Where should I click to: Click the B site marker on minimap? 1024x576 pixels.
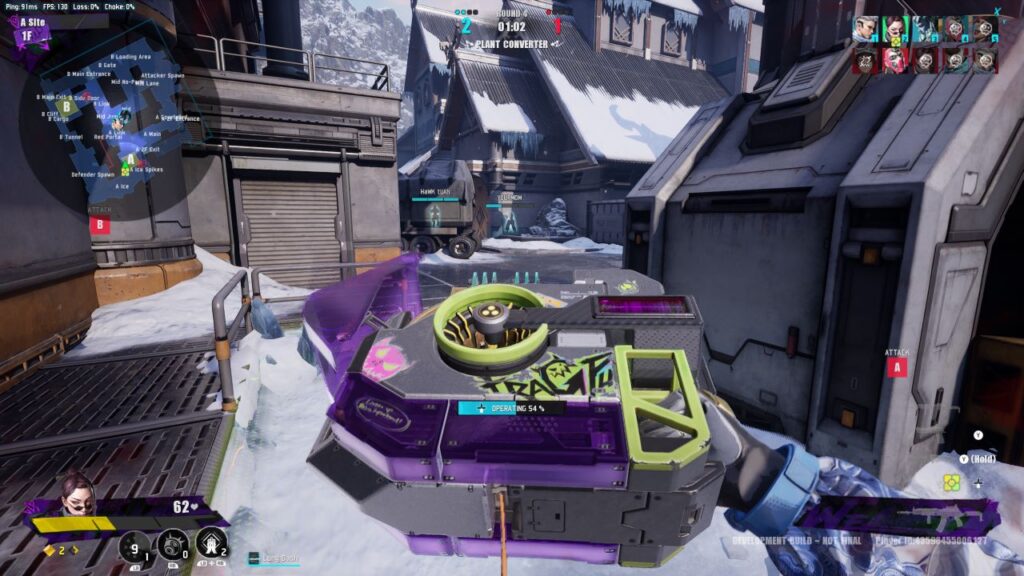click(66, 104)
